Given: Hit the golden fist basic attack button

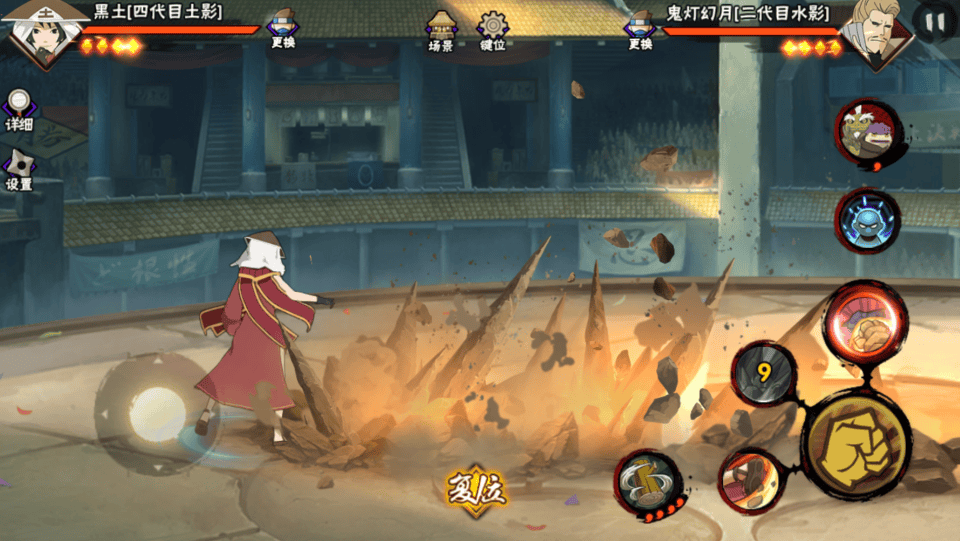Looking at the screenshot, I should pos(855,442).
